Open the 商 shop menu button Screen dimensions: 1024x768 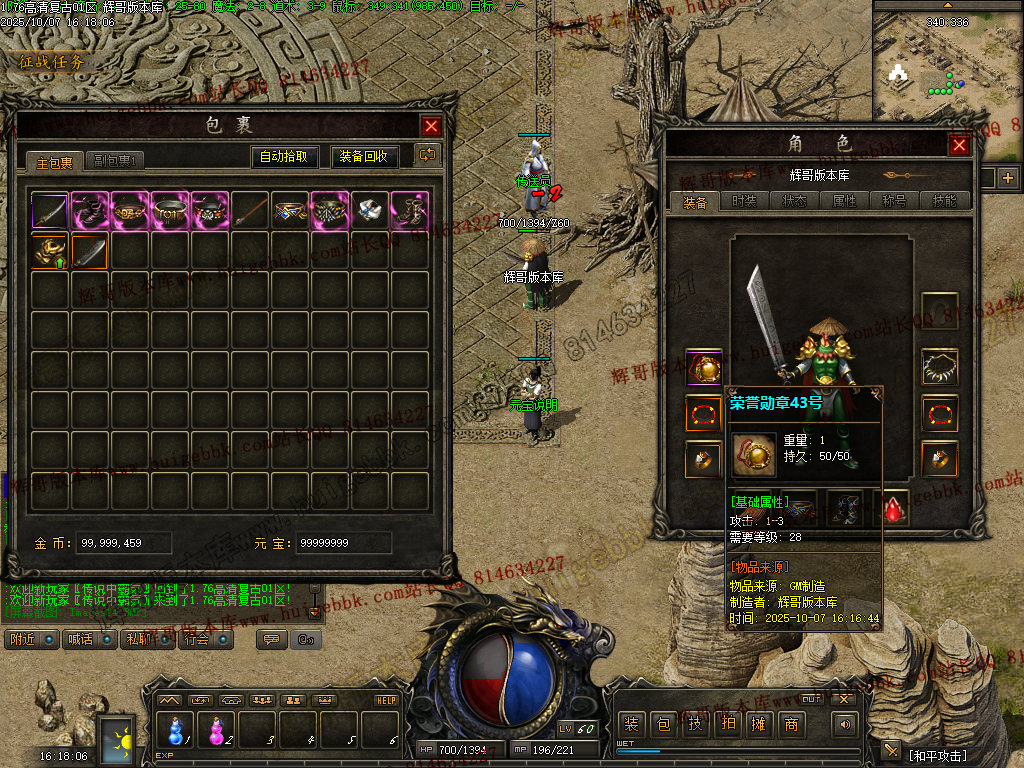(791, 724)
